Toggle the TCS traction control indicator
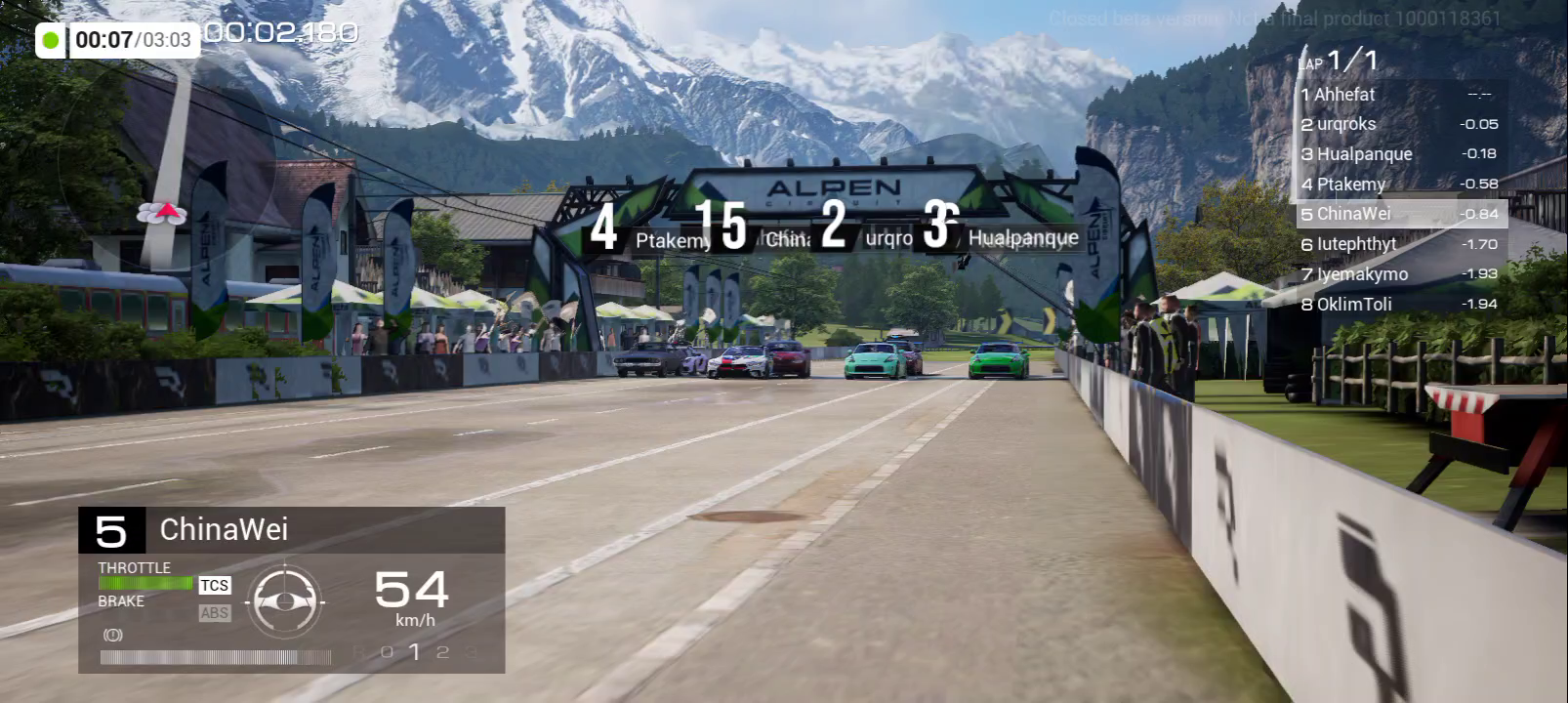This screenshot has width=1568, height=703. 215,585
